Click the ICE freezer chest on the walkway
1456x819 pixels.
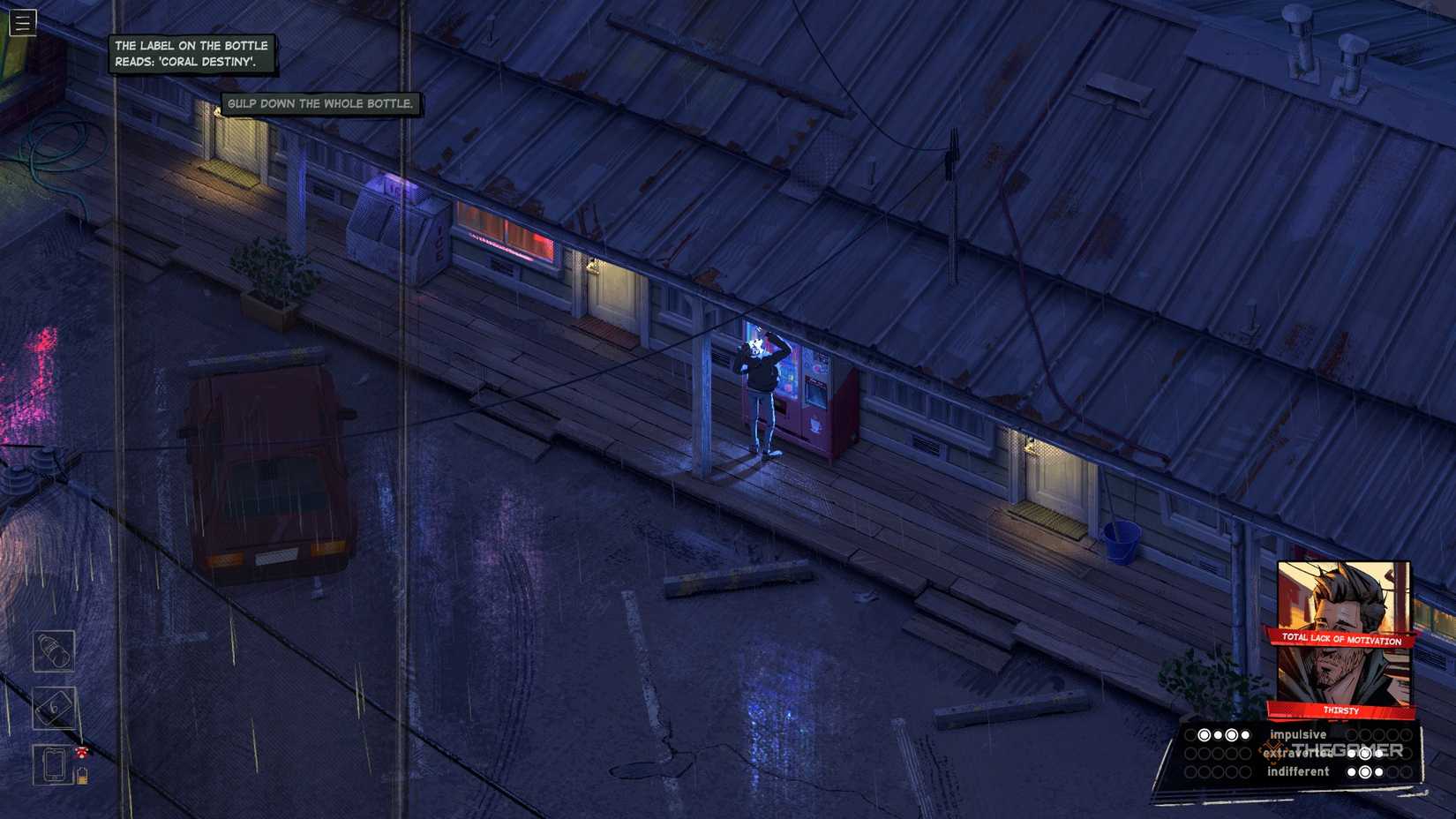399,225
